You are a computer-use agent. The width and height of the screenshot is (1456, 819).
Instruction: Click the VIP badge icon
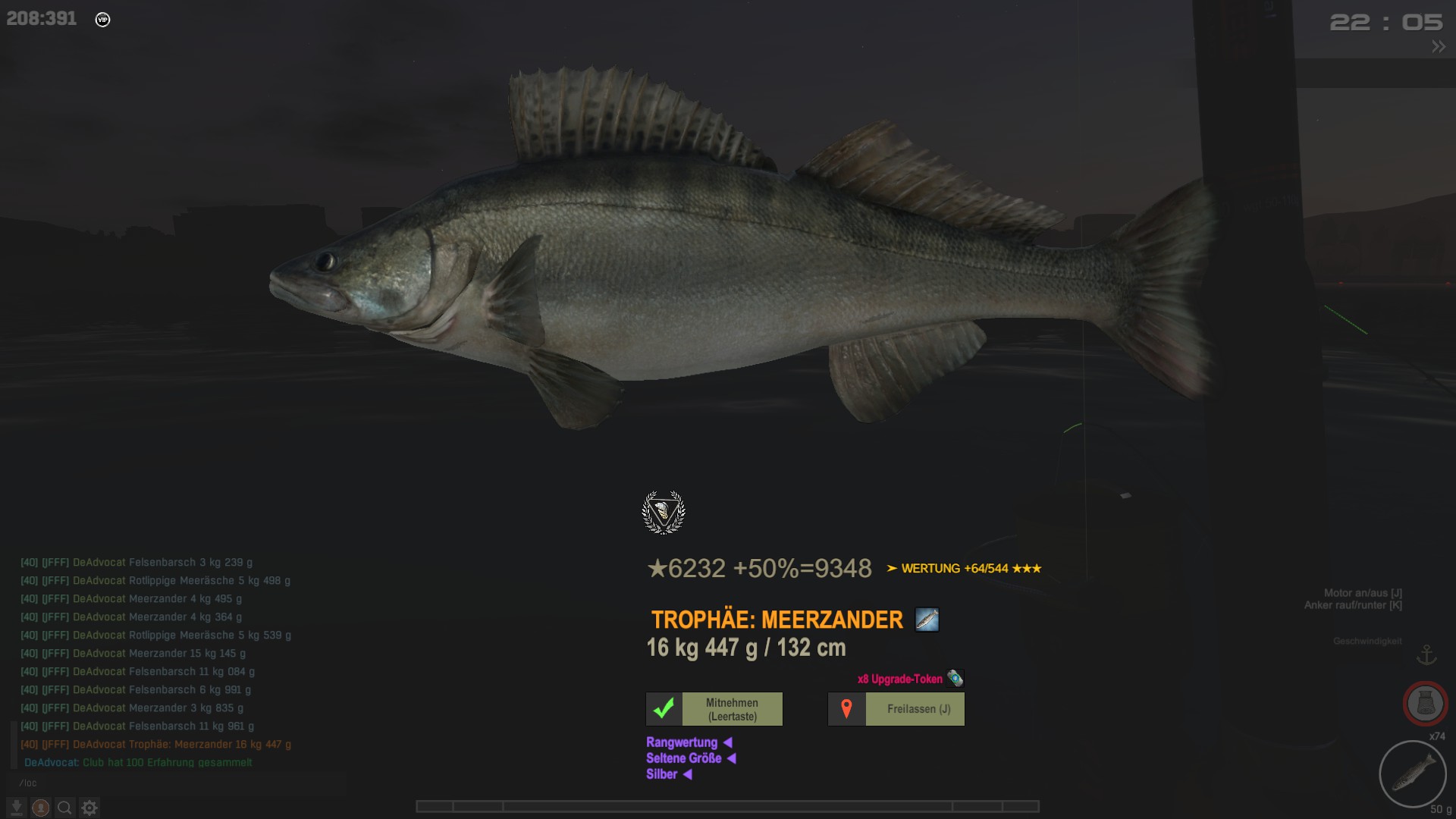(x=102, y=20)
